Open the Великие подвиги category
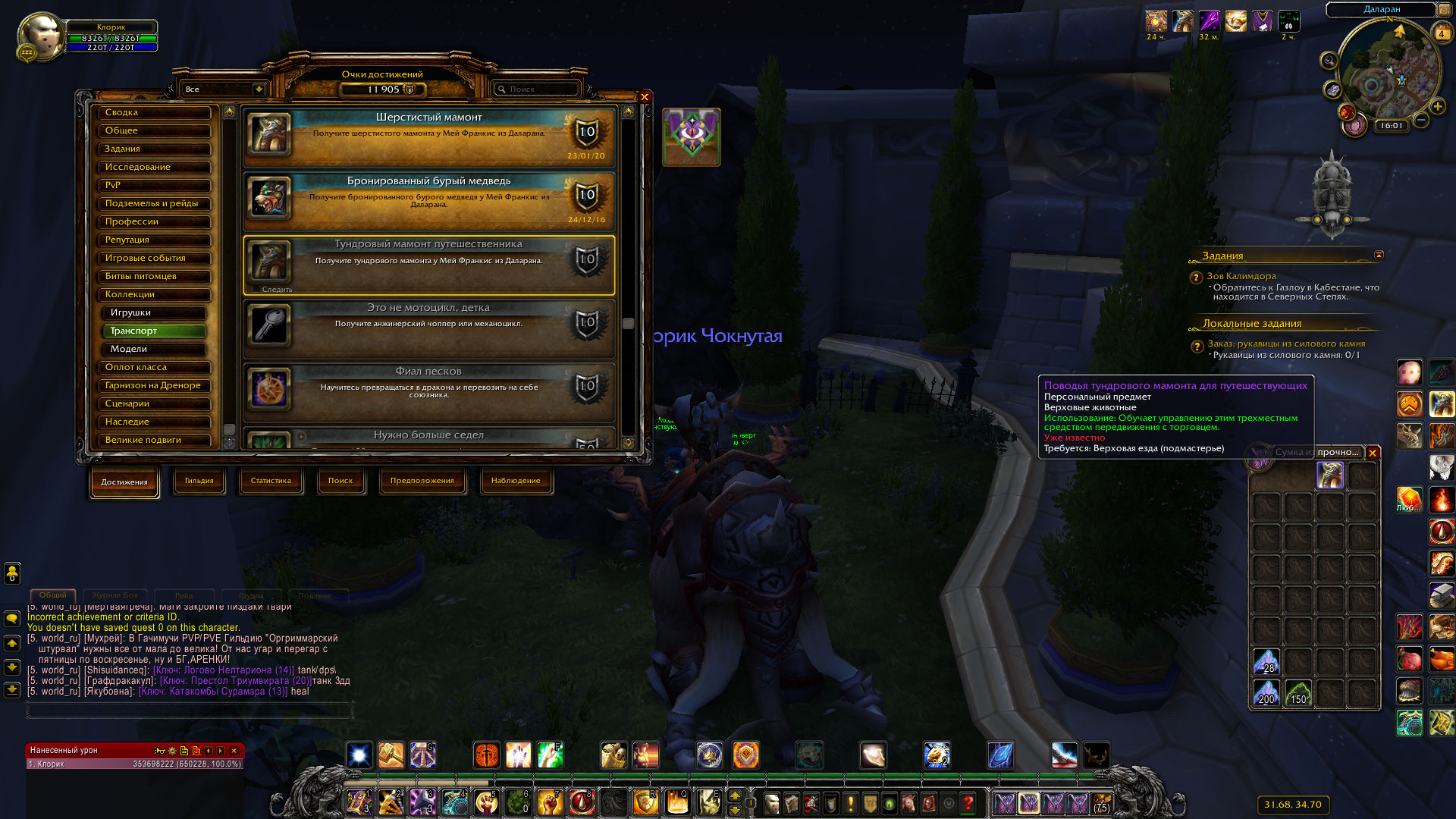This screenshot has height=819, width=1456. 154,440
